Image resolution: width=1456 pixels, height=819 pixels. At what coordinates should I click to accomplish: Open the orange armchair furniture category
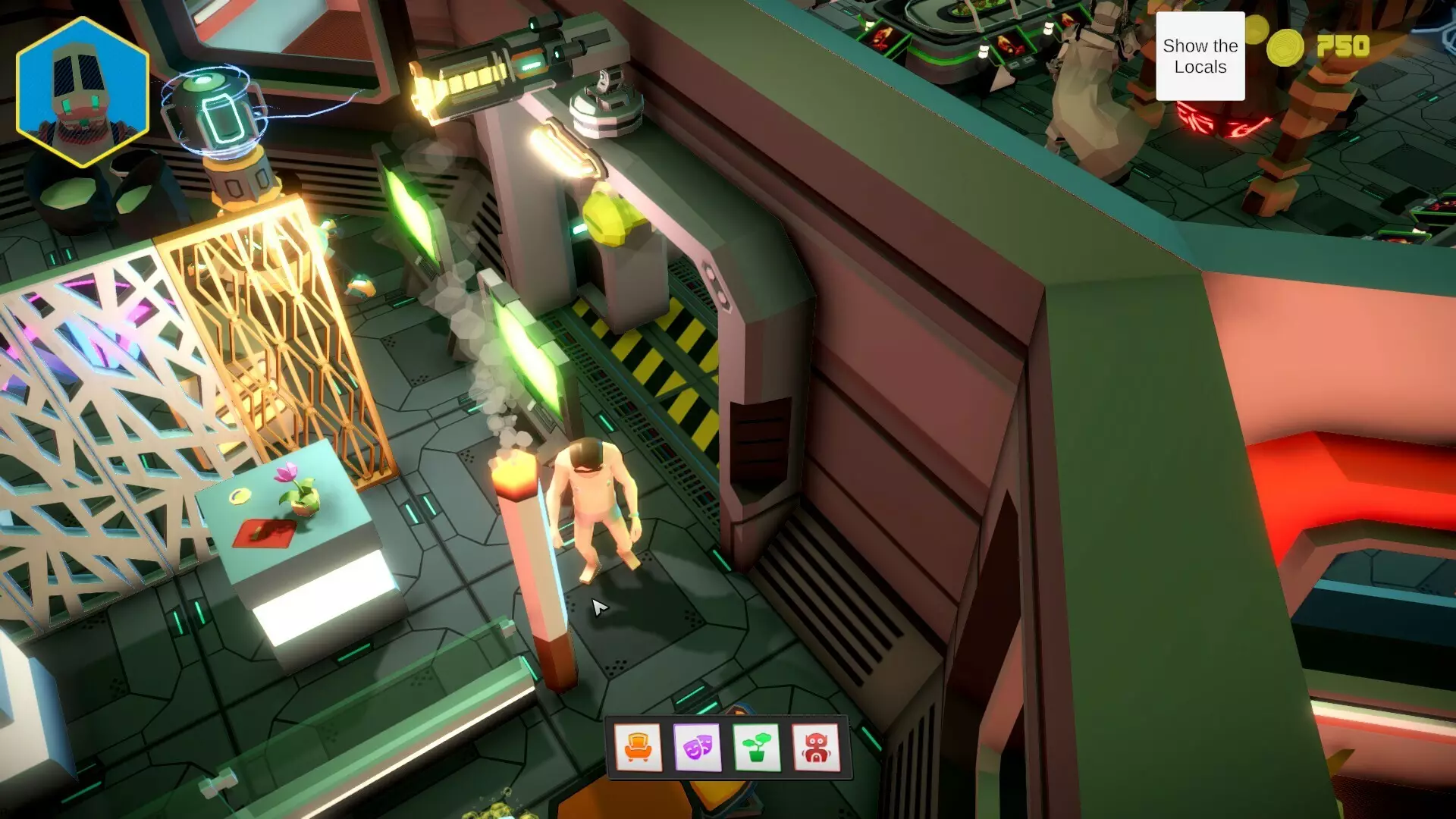click(638, 748)
